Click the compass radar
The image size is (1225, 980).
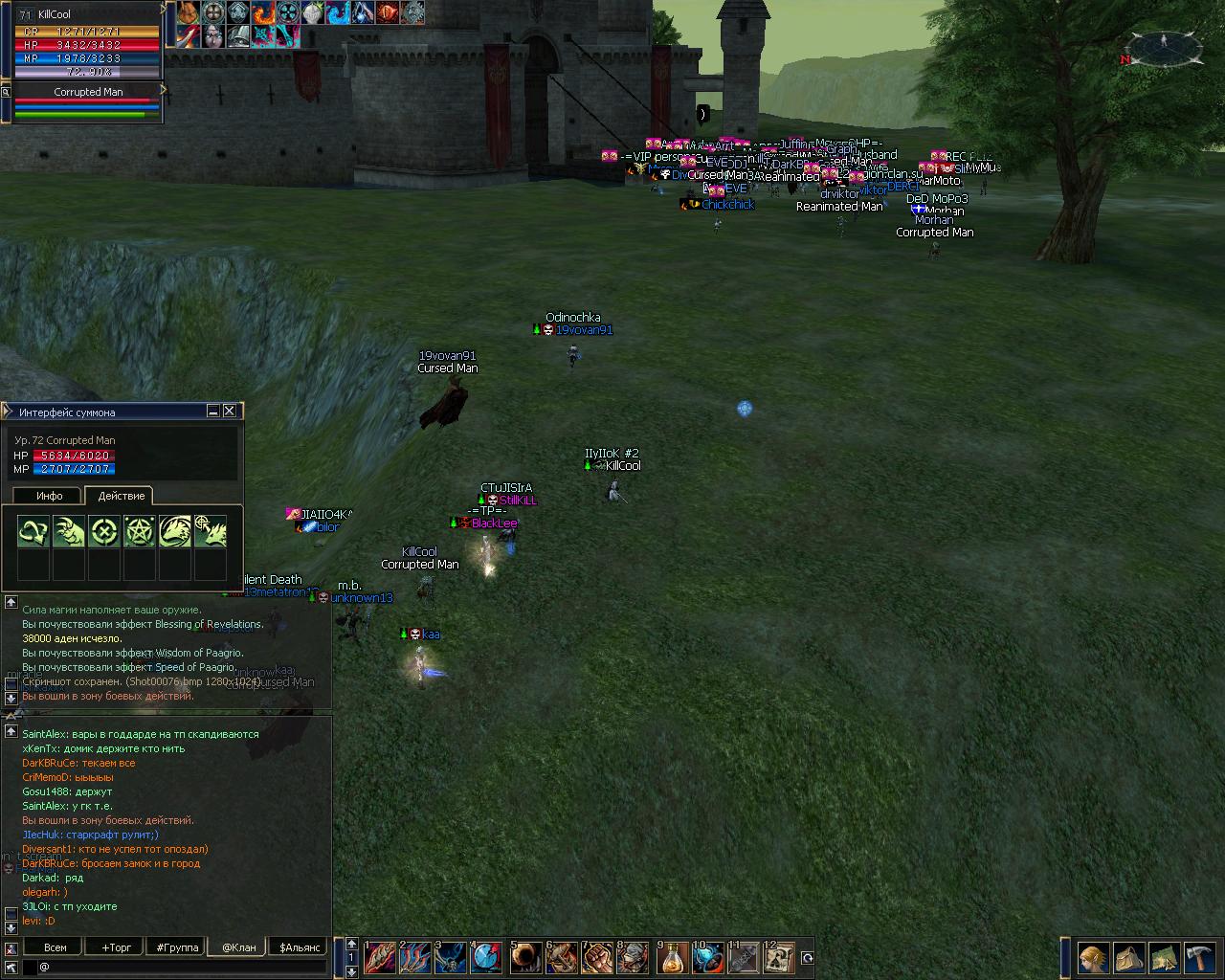click(x=1164, y=49)
